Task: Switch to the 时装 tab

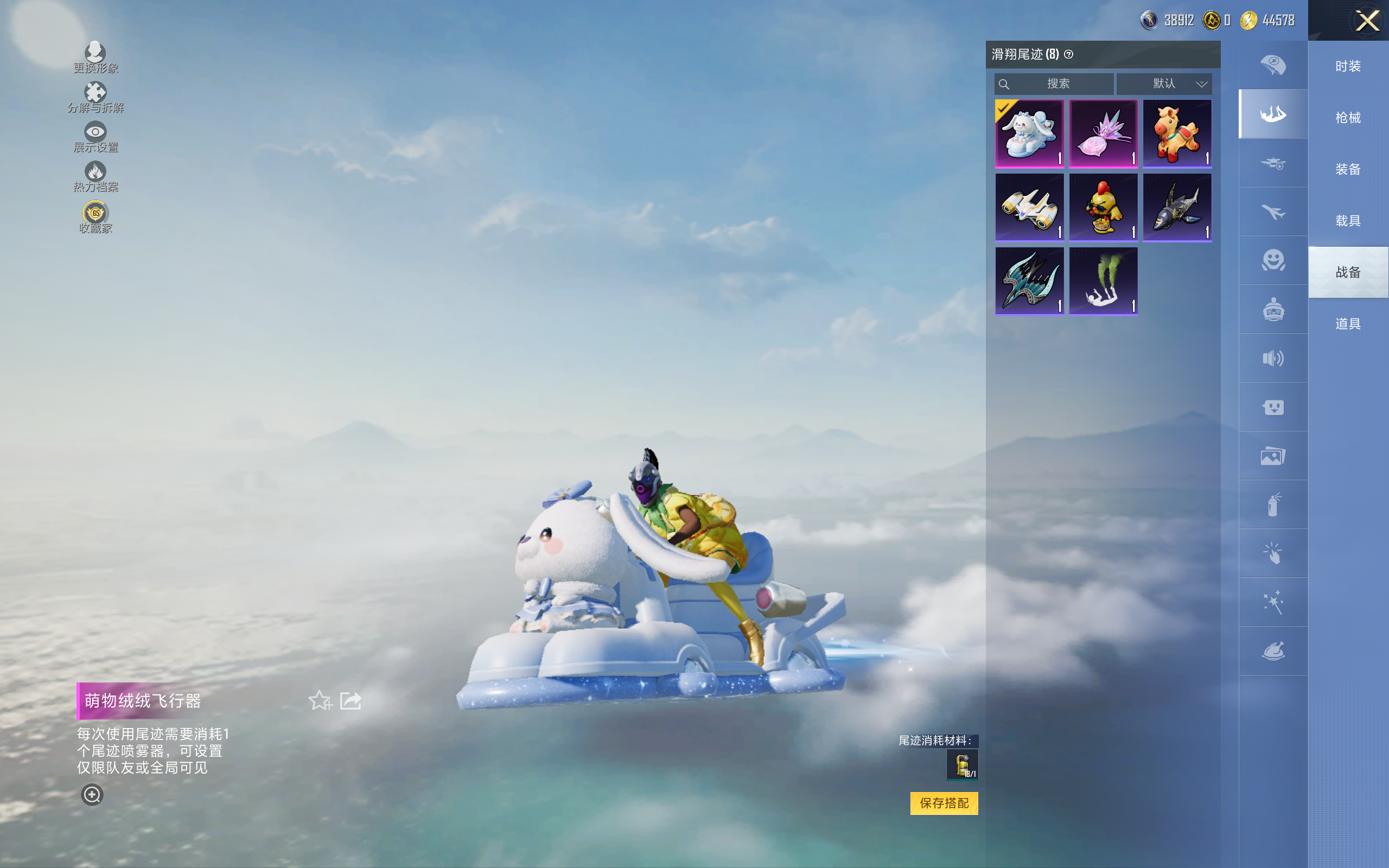Action: pyautogui.click(x=1348, y=66)
